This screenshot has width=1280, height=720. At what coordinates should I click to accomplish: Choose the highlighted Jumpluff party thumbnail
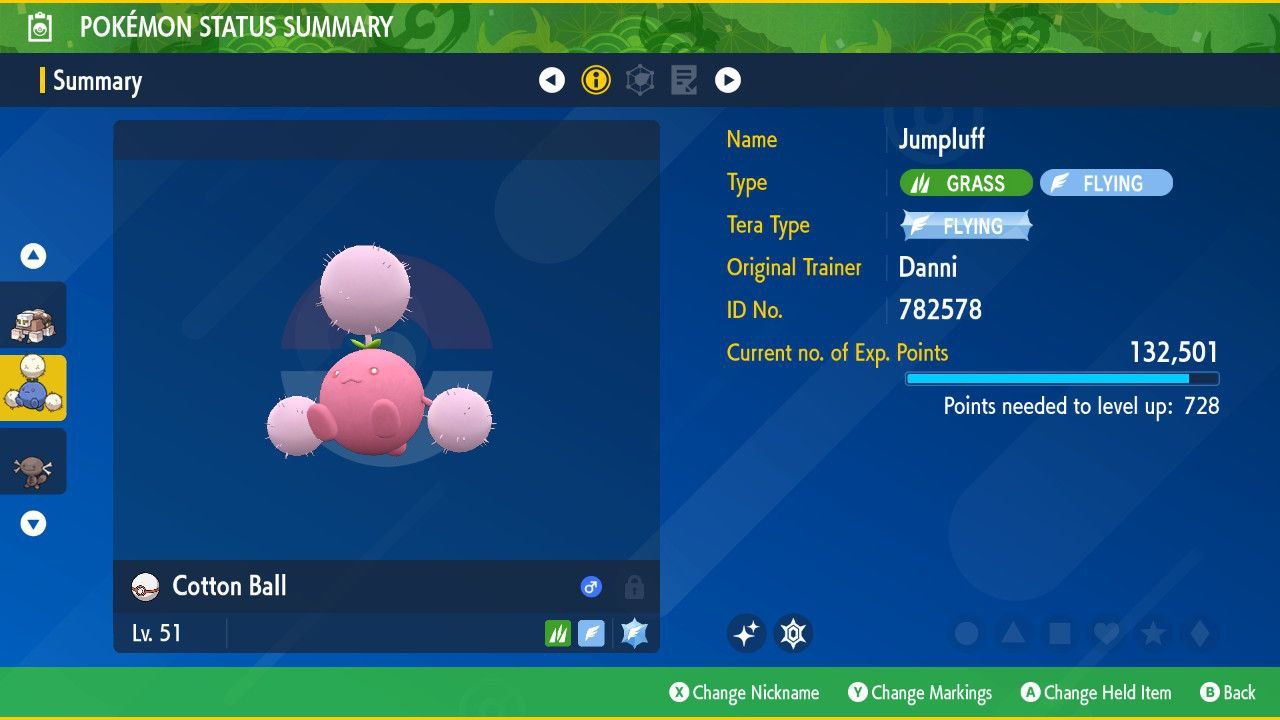point(33,388)
